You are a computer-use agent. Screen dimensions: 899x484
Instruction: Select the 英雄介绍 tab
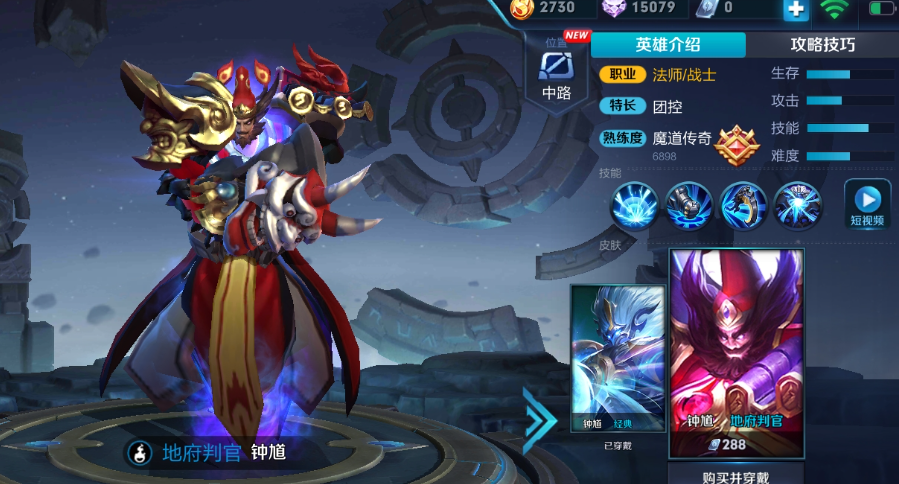tap(668, 45)
